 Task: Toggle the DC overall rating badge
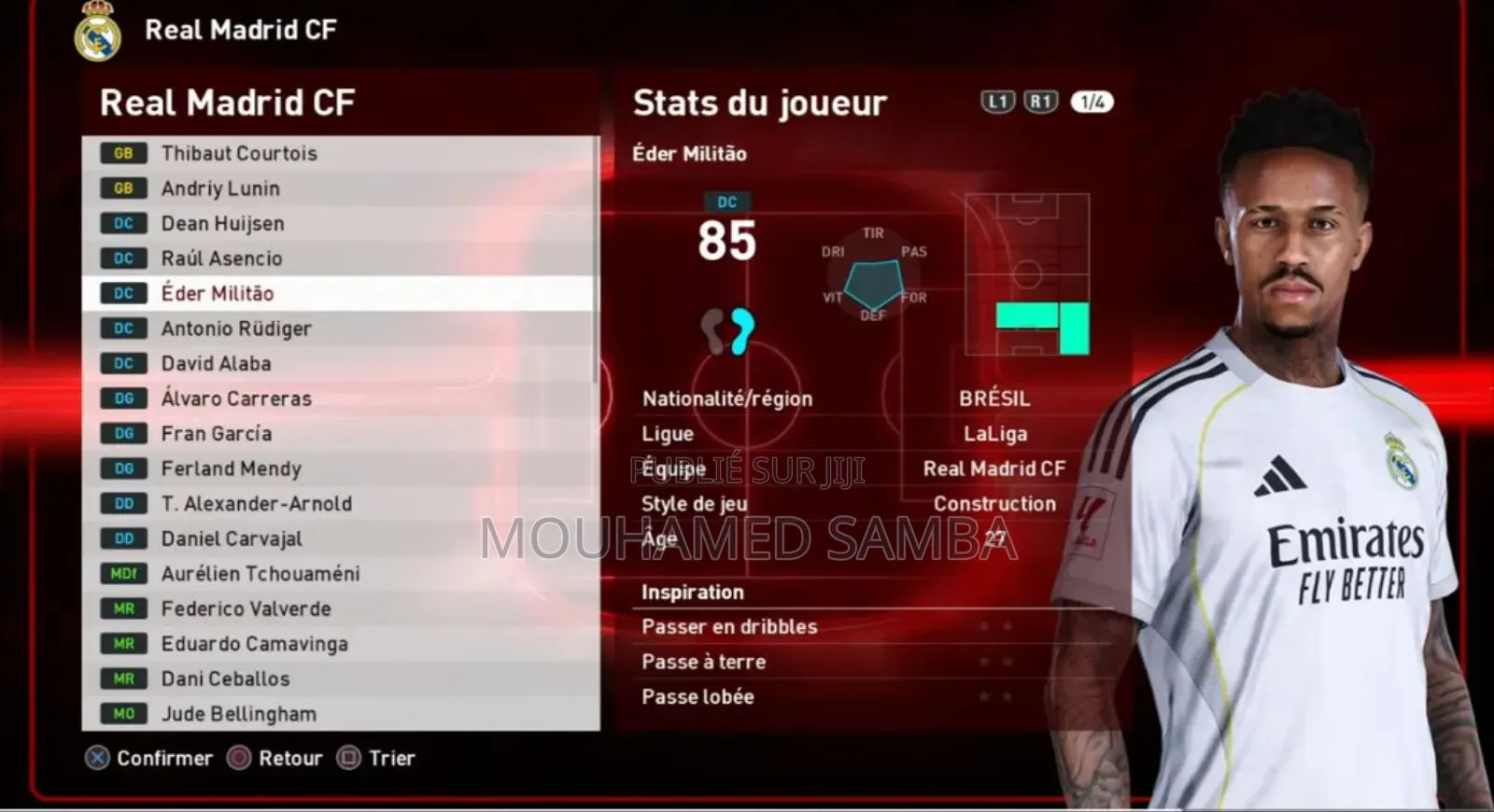[x=726, y=200]
